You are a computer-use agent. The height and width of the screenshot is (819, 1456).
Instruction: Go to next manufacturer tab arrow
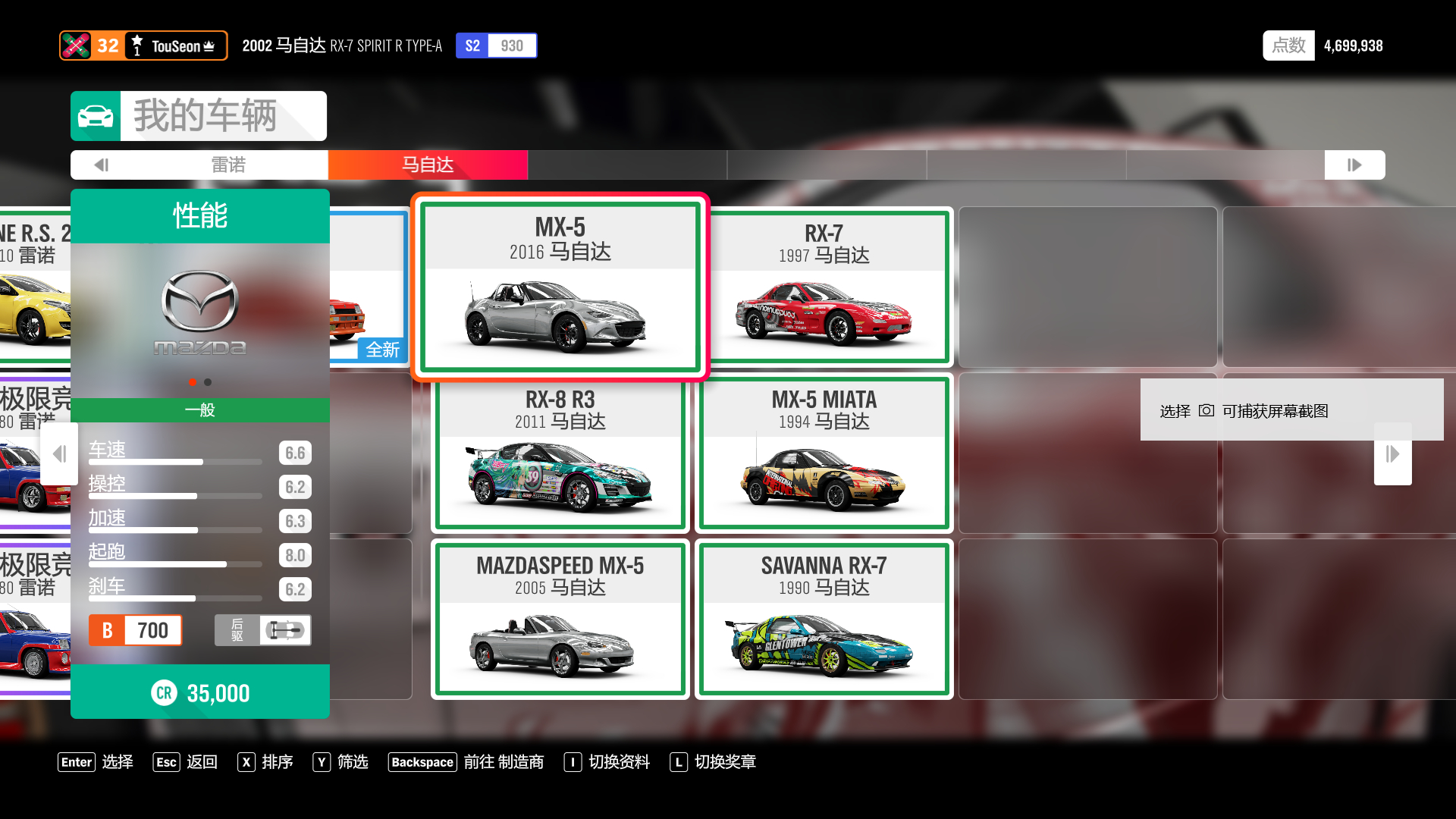tap(1354, 165)
